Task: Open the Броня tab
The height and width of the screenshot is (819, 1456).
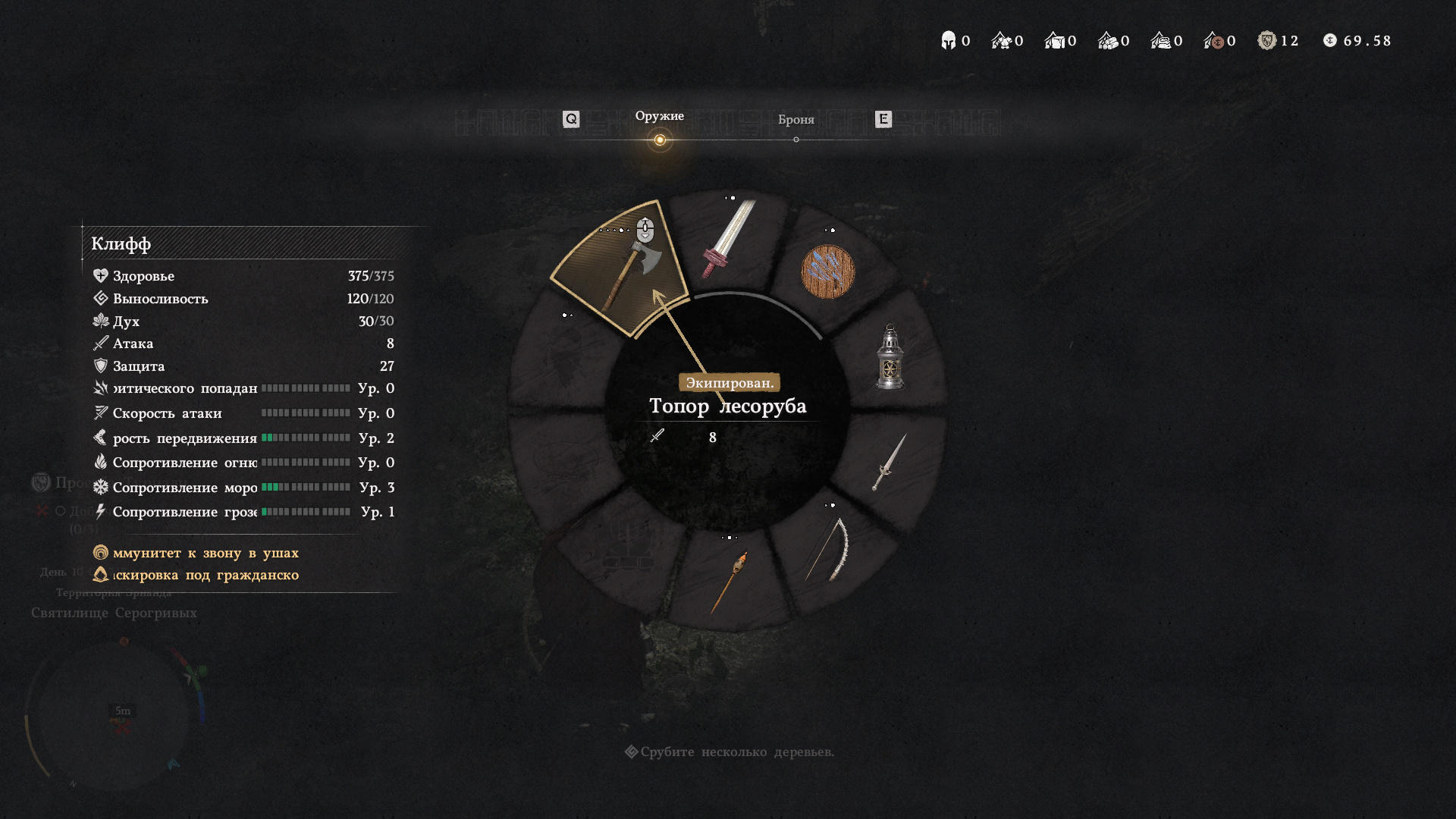Action: tap(795, 120)
